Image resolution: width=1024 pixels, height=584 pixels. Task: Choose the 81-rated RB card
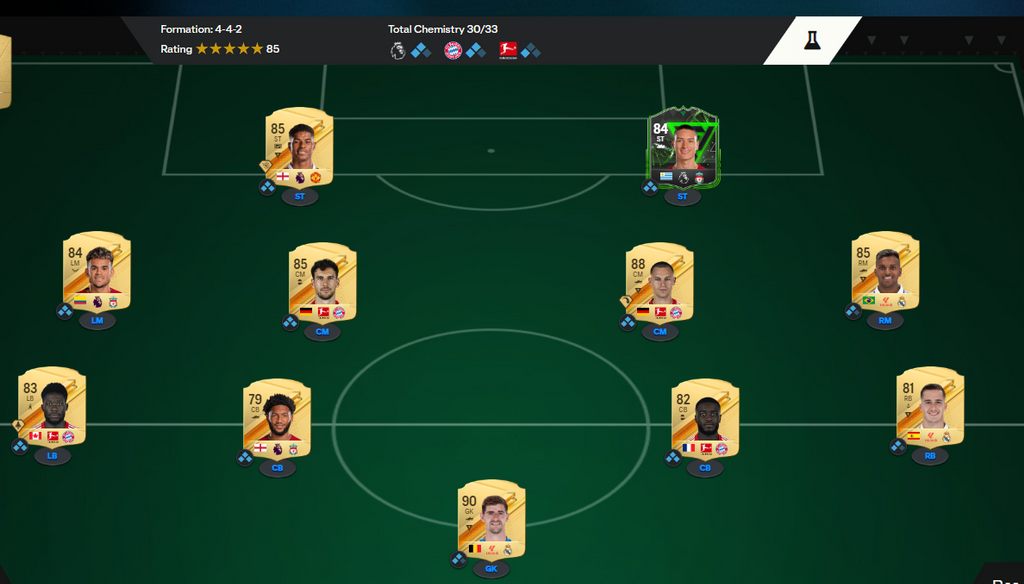(x=930, y=407)
